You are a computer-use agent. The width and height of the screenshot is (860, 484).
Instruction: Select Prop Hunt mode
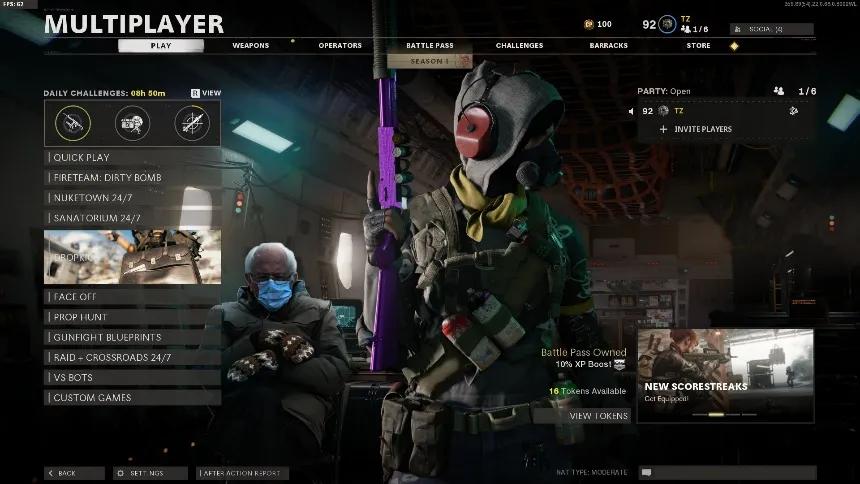pyautogui.click(x=132, y=317)
